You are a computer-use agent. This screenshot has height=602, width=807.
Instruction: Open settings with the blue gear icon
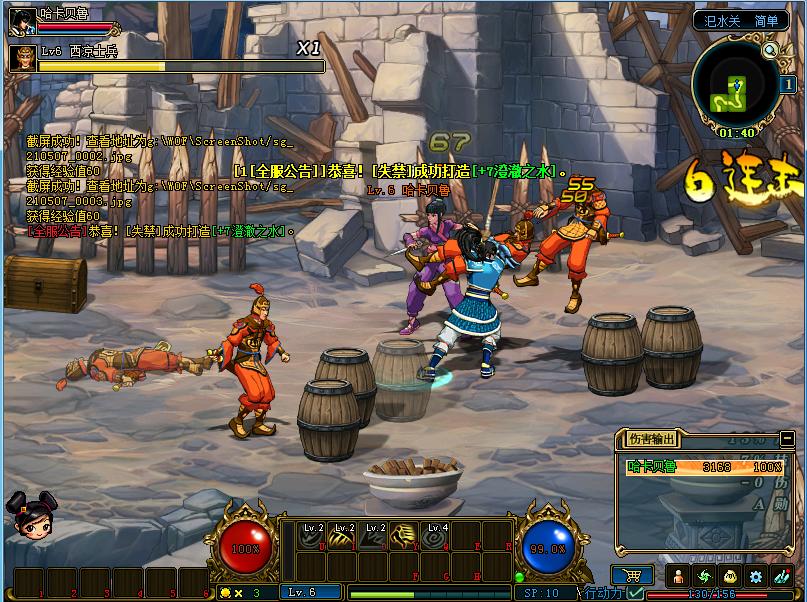click(x=756, y=576)
